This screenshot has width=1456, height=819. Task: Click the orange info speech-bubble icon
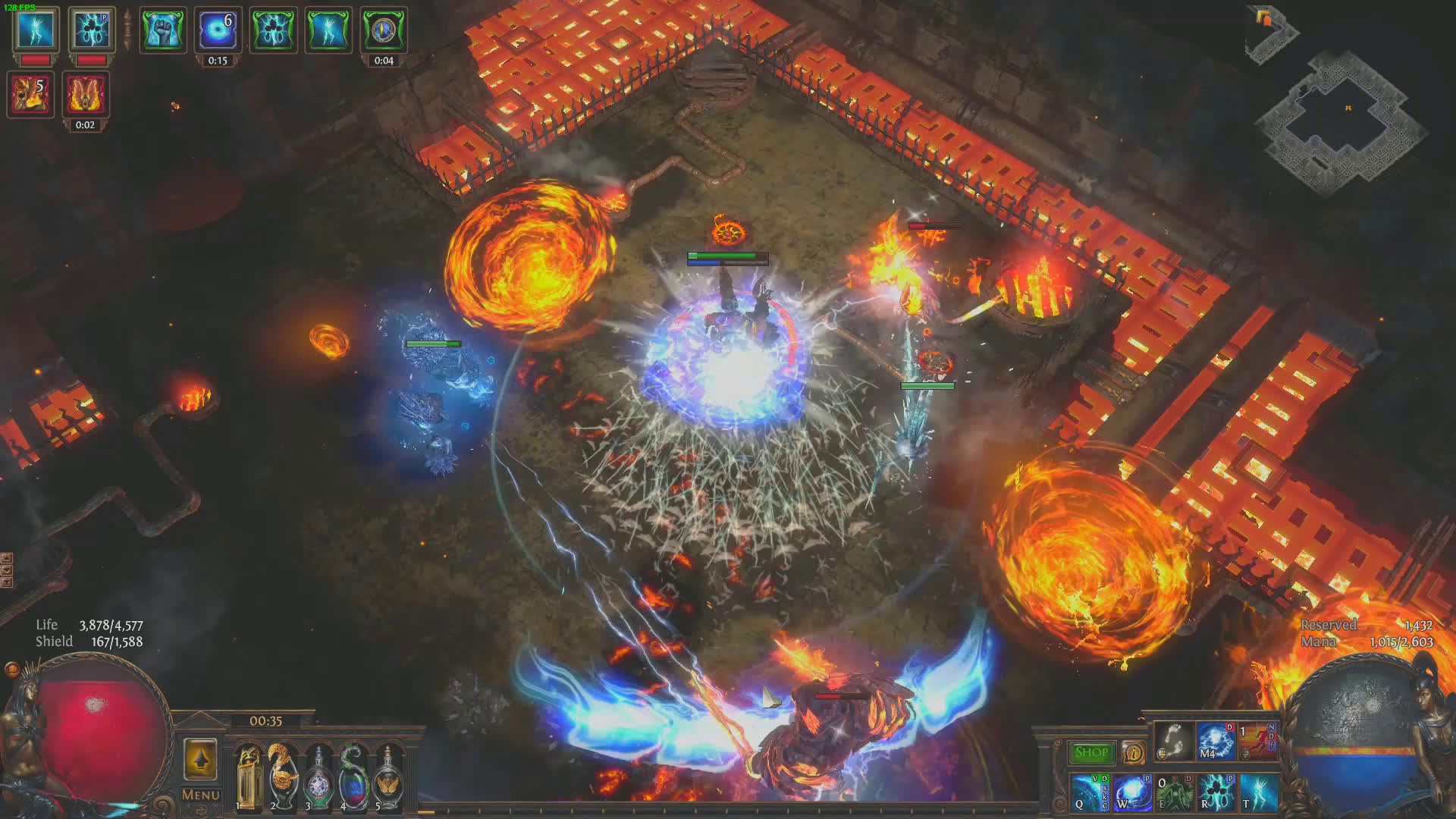coord(1133,752)
